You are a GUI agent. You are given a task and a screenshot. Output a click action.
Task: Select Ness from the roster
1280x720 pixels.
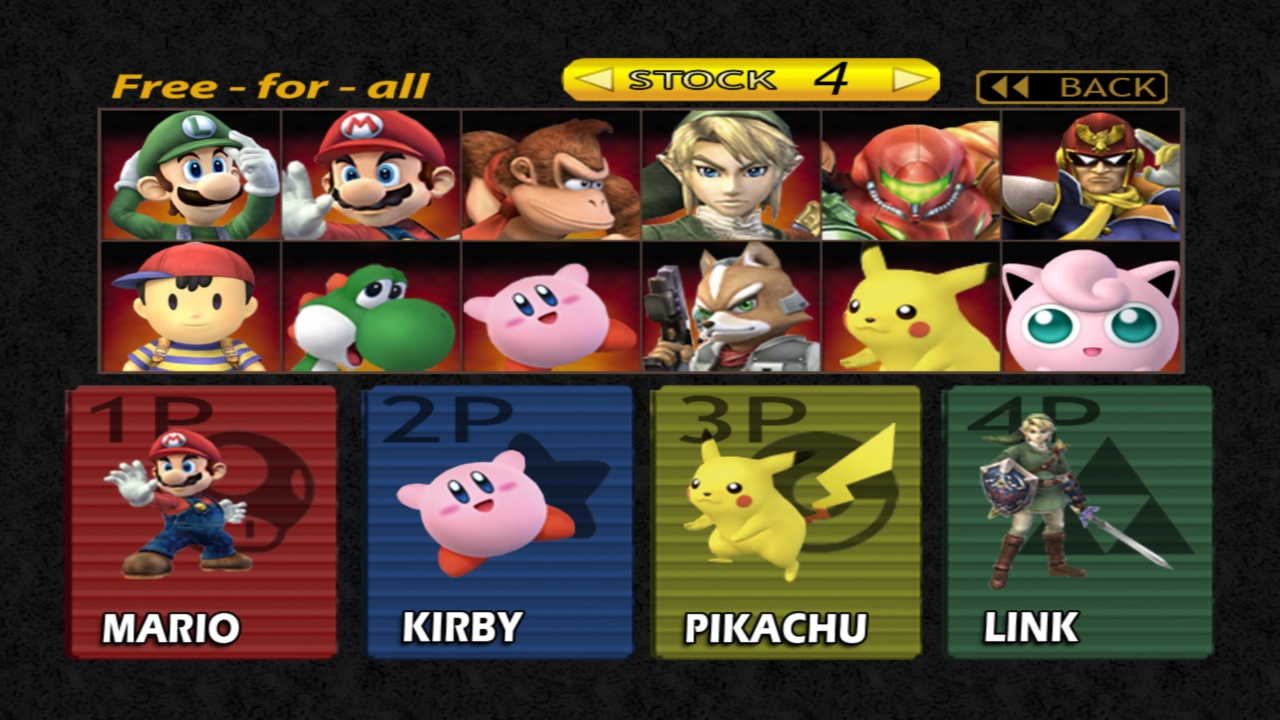[x=191, y=306]
